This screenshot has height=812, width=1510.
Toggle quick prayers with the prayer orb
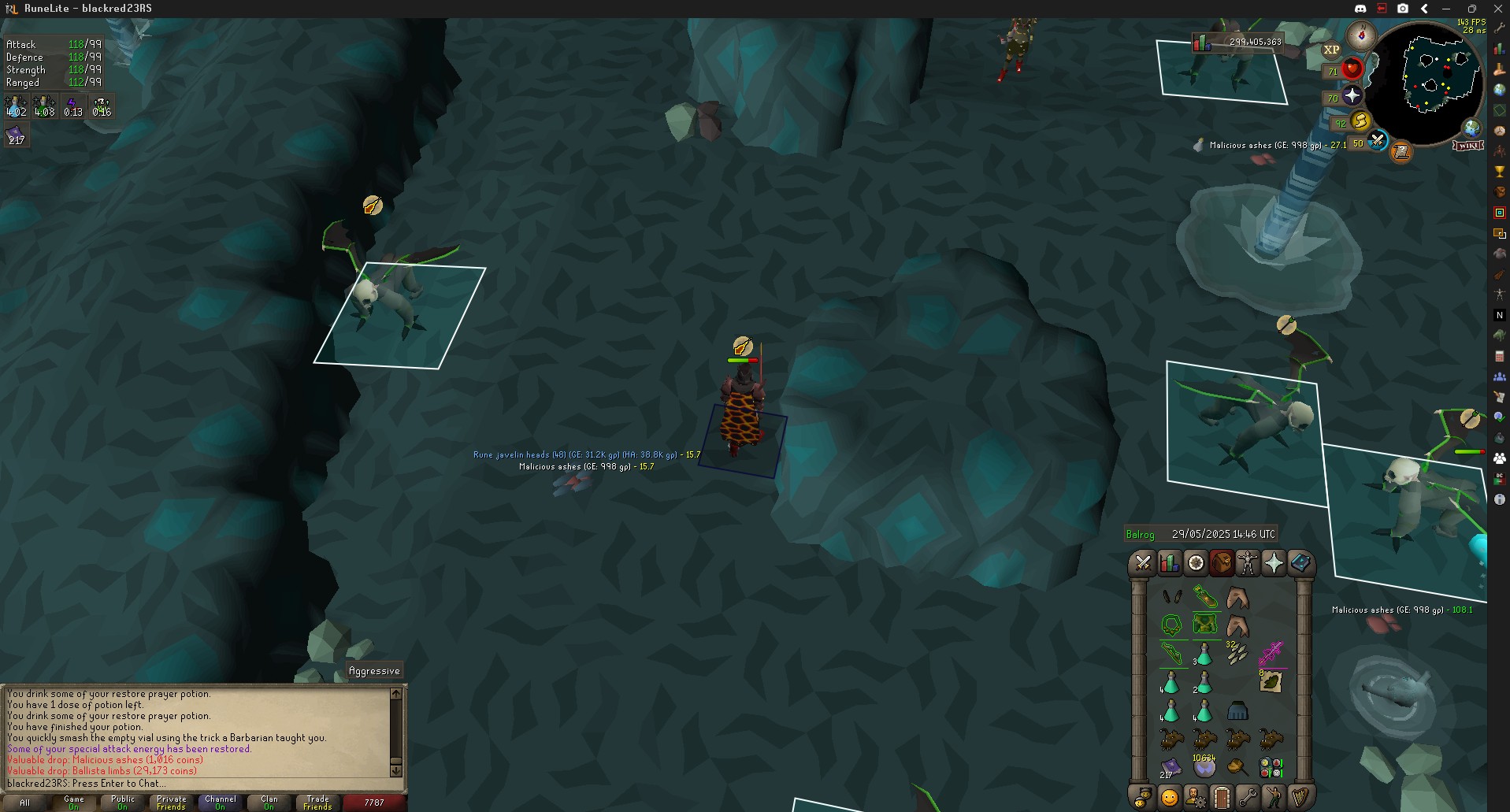pos(1352,96)
